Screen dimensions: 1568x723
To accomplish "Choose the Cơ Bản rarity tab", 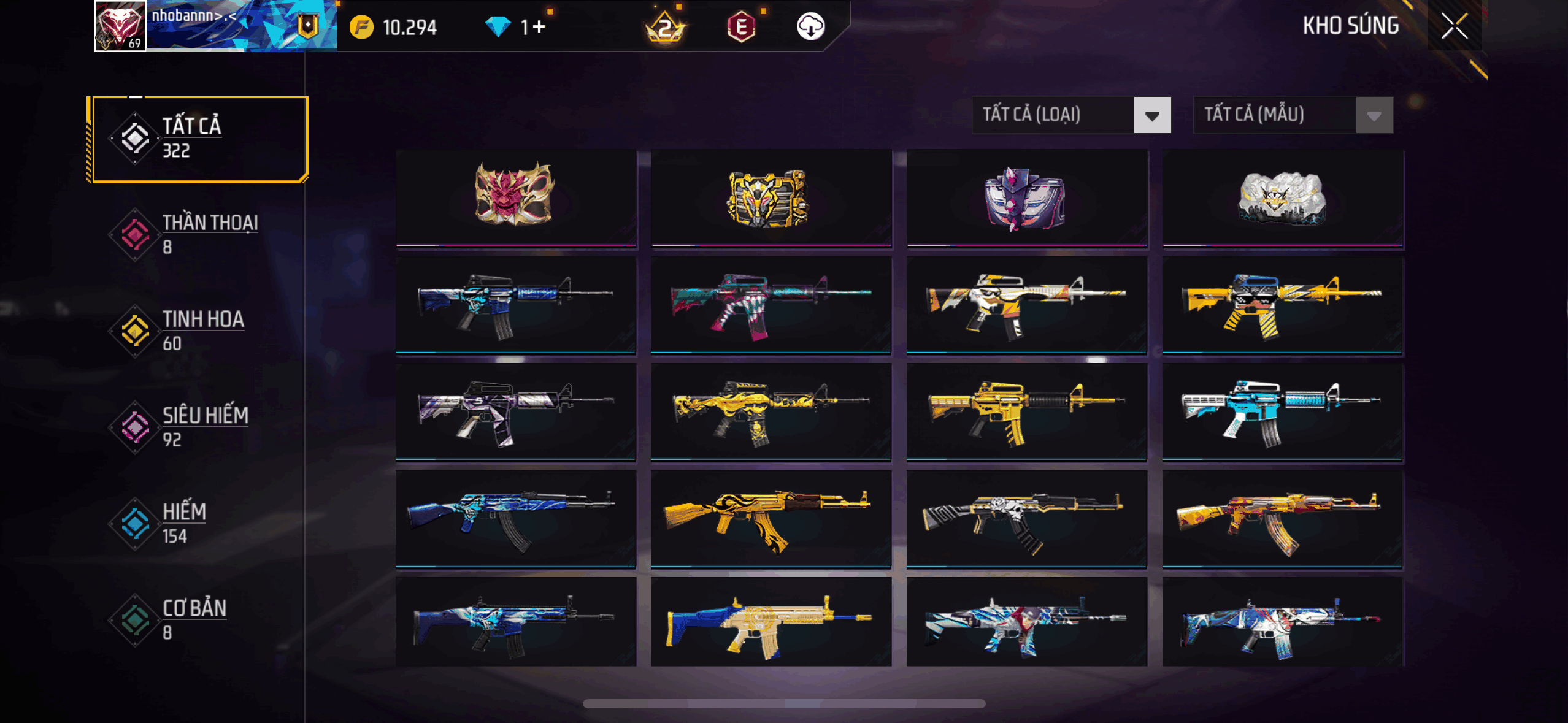I will click(x=198, y=619).
